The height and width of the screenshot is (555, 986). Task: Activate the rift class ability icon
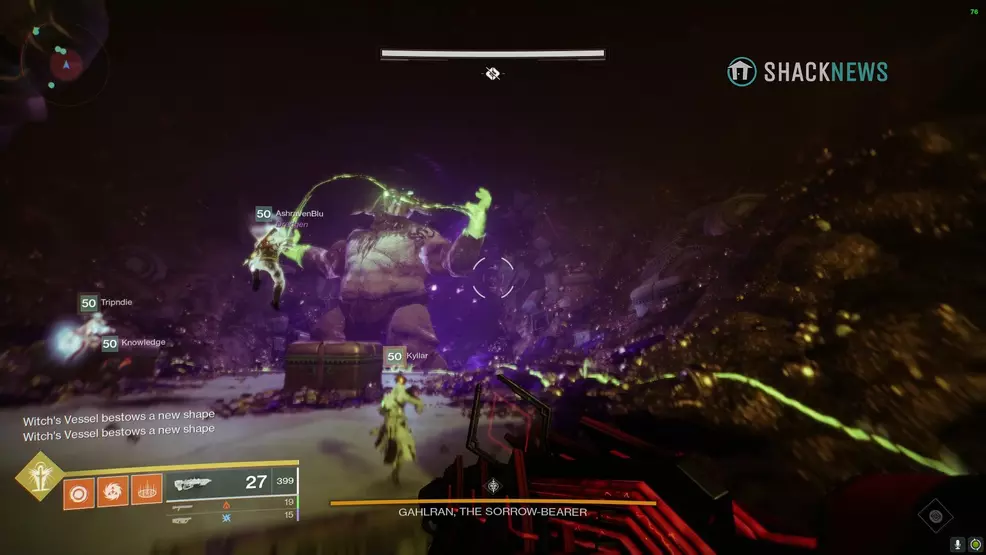(147, 490)
